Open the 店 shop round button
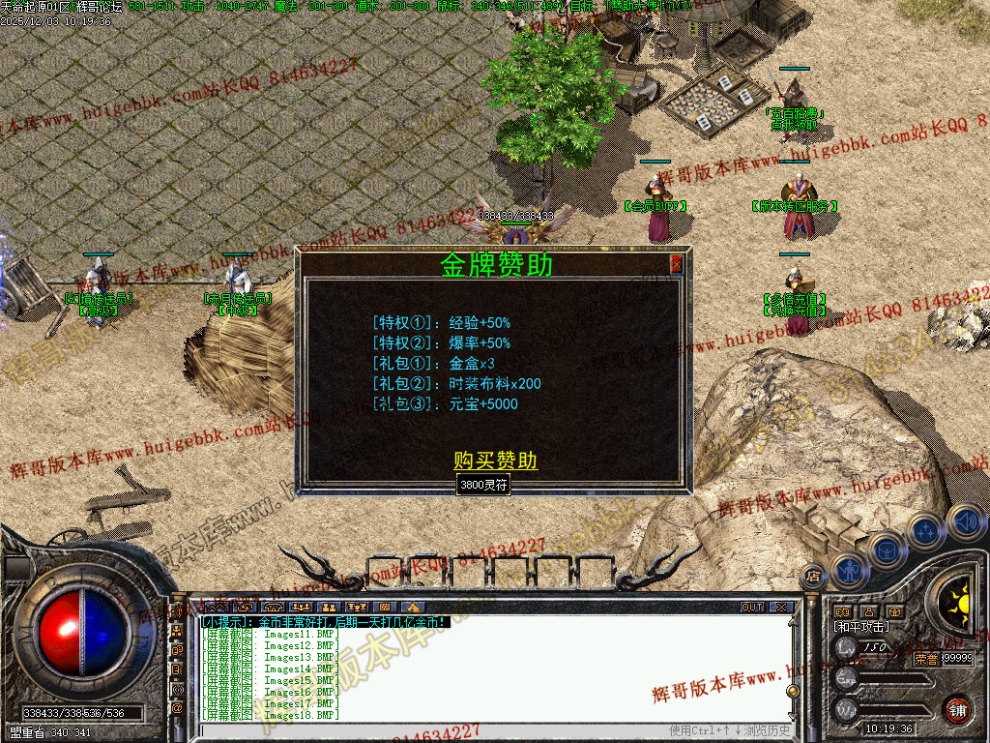The width and height of the screenshot is (990, 743). click(812, 576)
